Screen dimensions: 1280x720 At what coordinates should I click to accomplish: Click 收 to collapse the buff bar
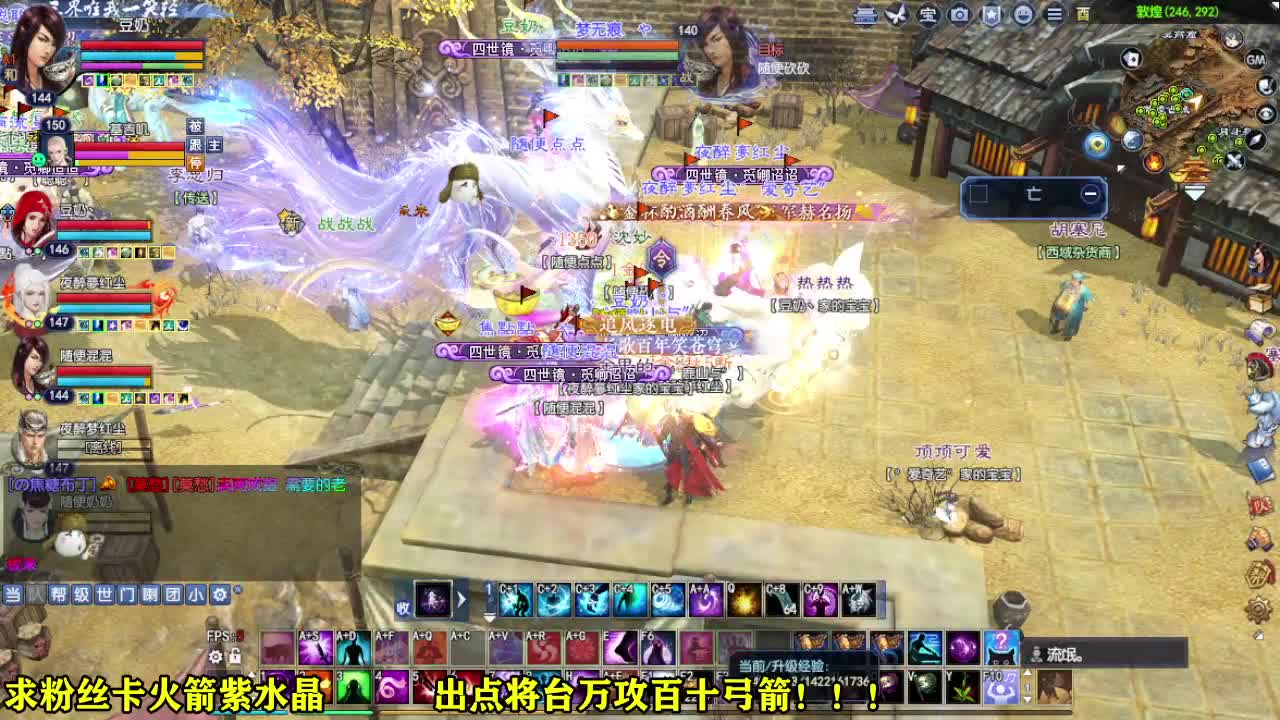coord(403,607)
